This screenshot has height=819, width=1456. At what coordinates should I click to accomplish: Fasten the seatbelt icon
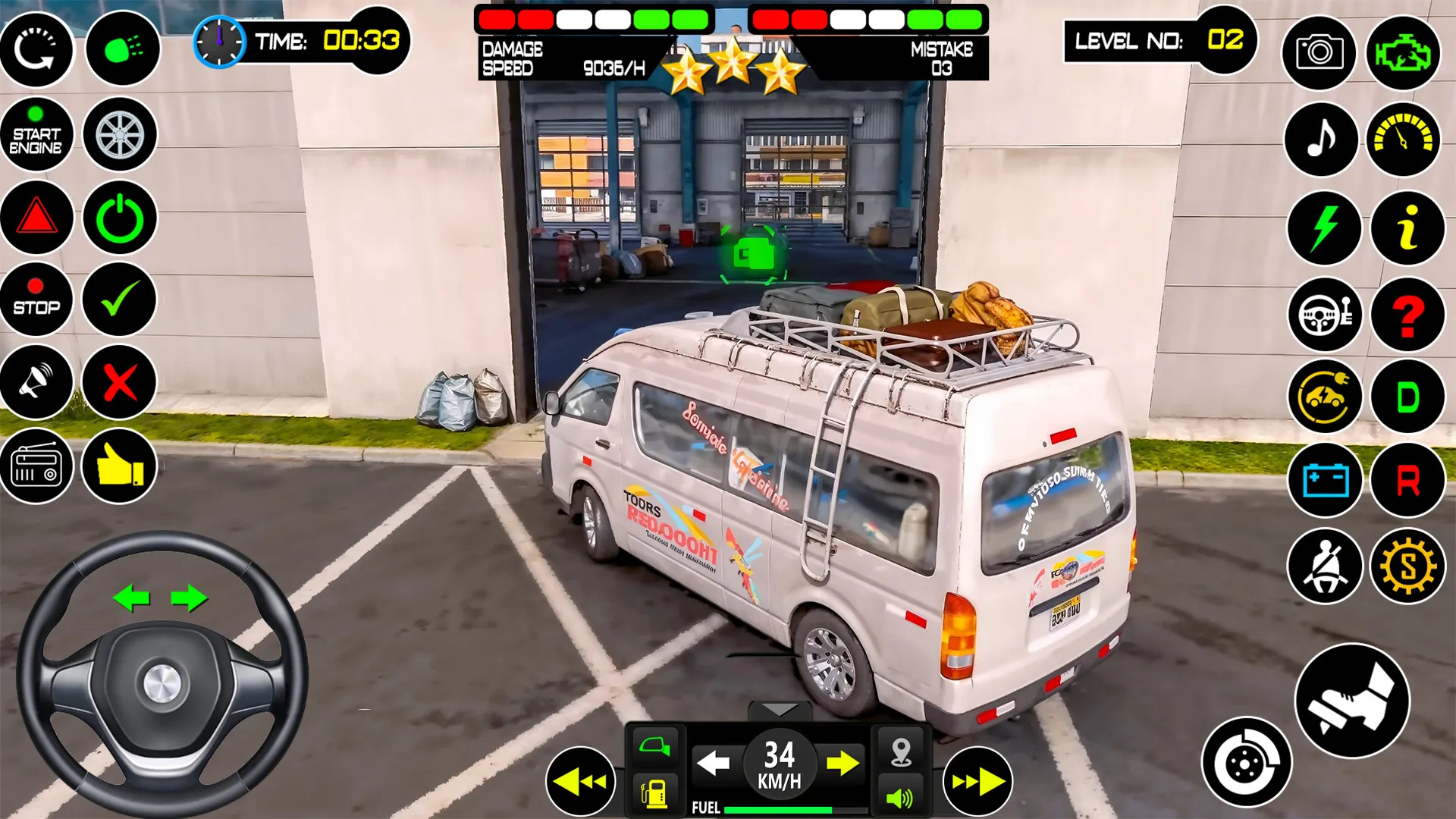(1324, 566)
